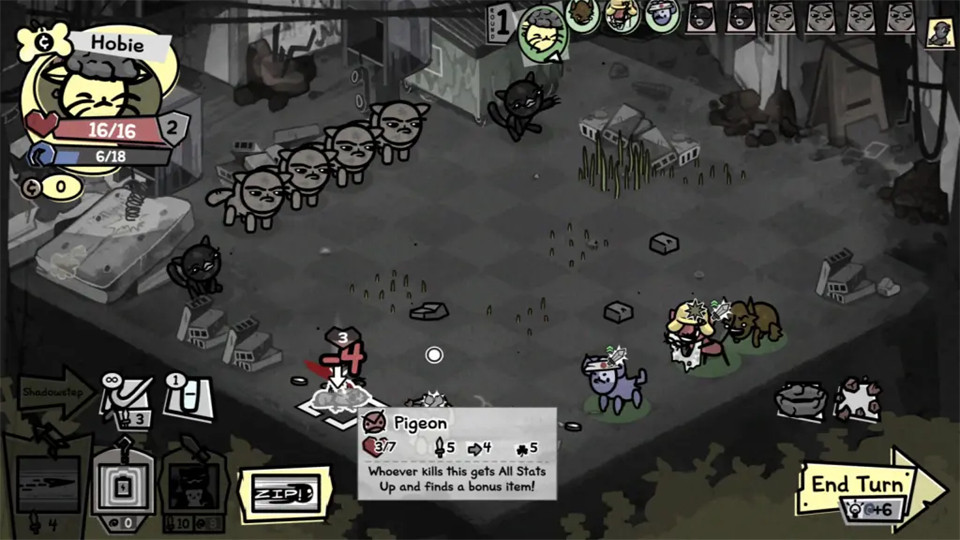Activate the ZIP! ability card

tap(282, 493)
